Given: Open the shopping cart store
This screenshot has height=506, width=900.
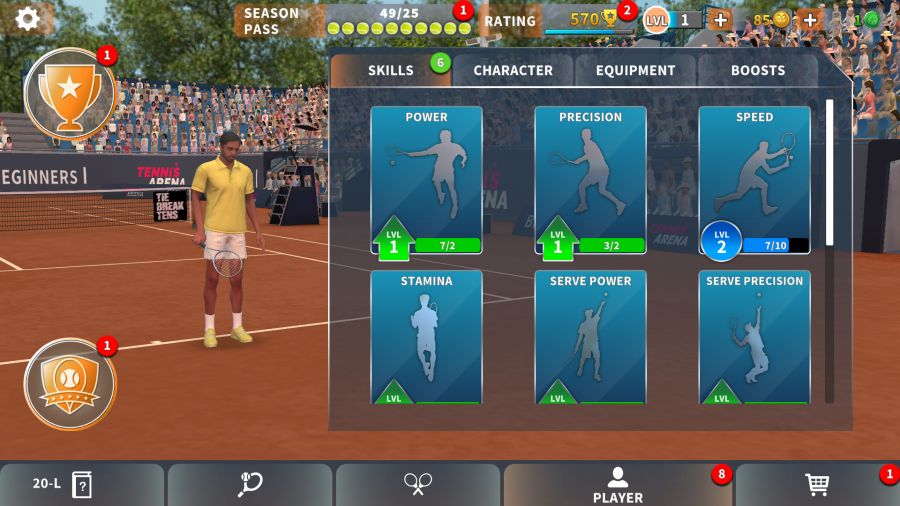Looking at the screenshot, I should pos(817,485).
